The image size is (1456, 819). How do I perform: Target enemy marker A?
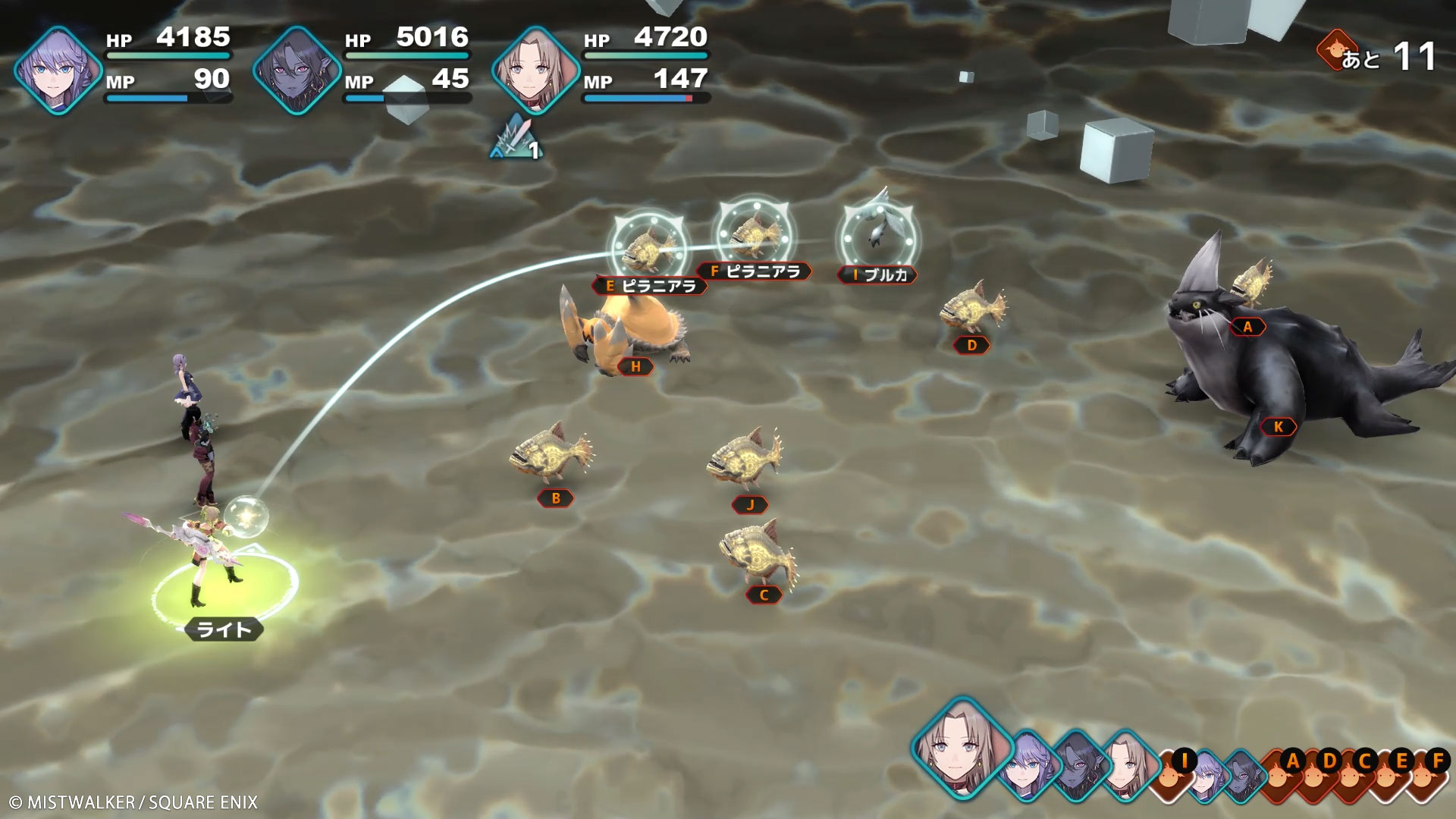point(1247,327)
